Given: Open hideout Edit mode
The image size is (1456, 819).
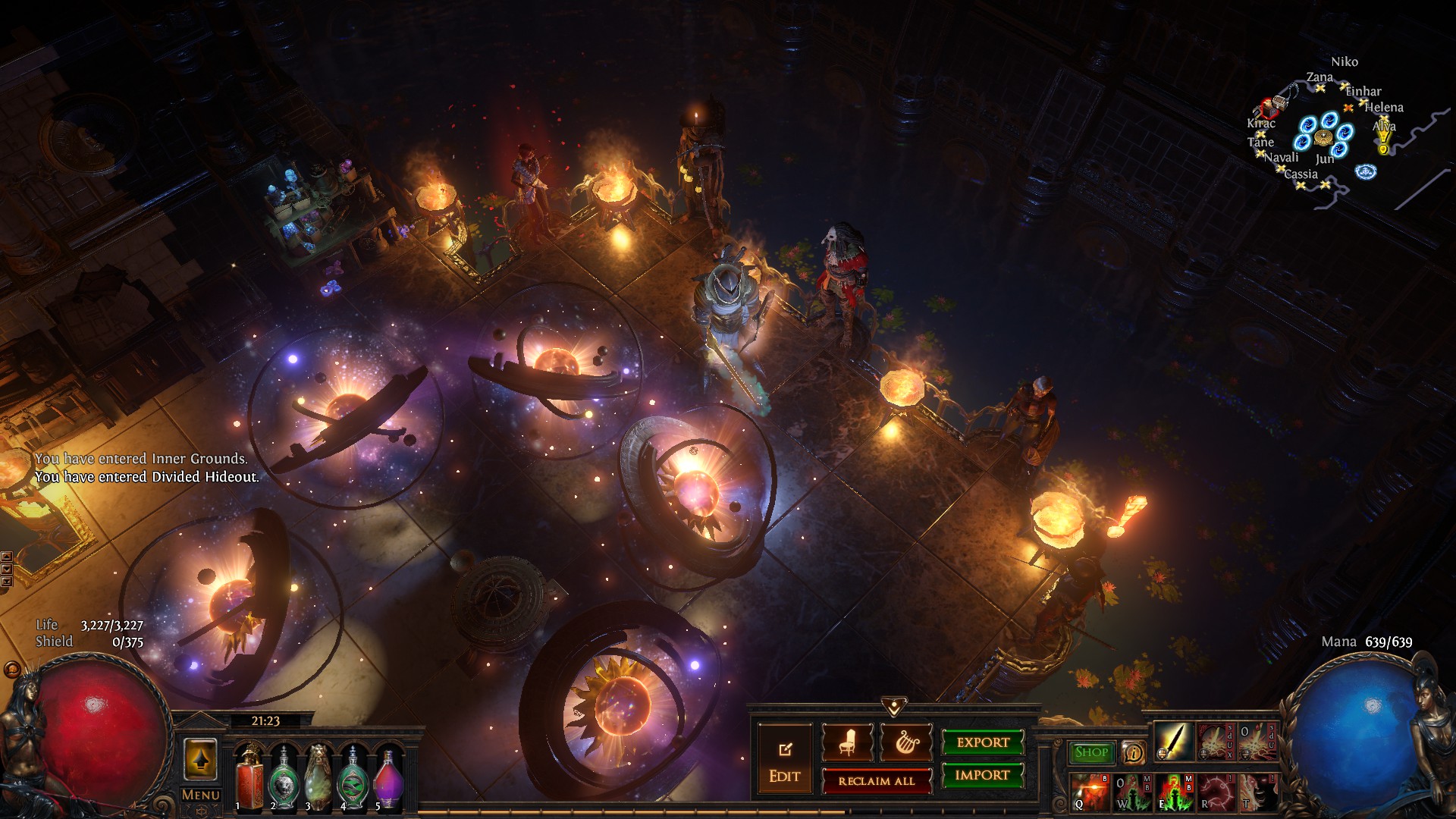Looking at the screenshot, I should 784,761.
